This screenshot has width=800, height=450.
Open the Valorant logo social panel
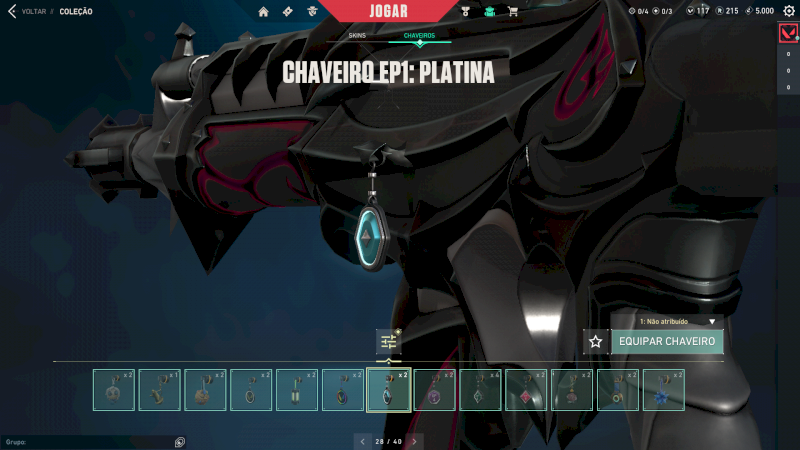pos(788,33)
